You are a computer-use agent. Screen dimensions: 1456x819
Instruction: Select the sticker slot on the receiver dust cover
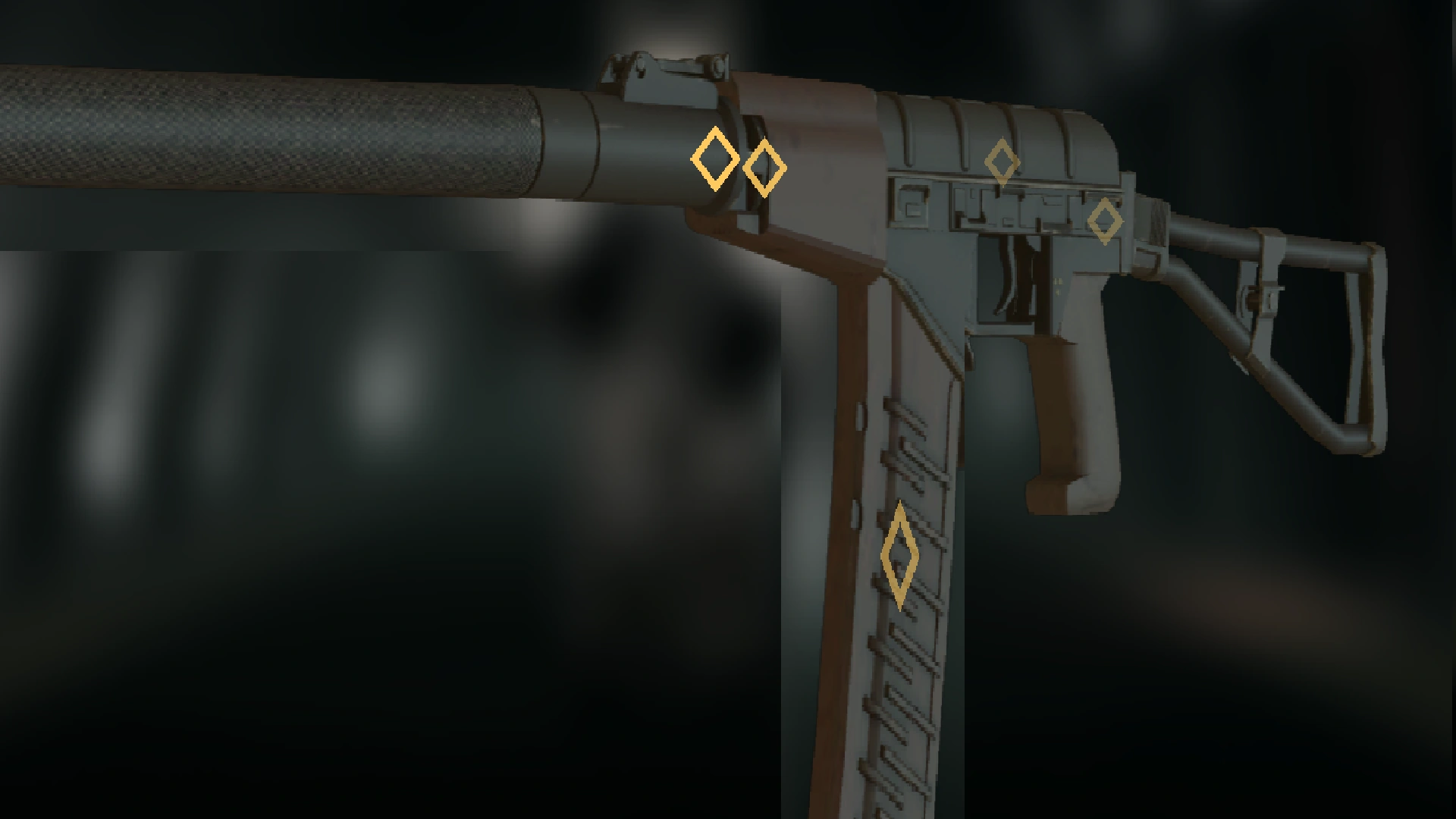[x=1003, y=162]
